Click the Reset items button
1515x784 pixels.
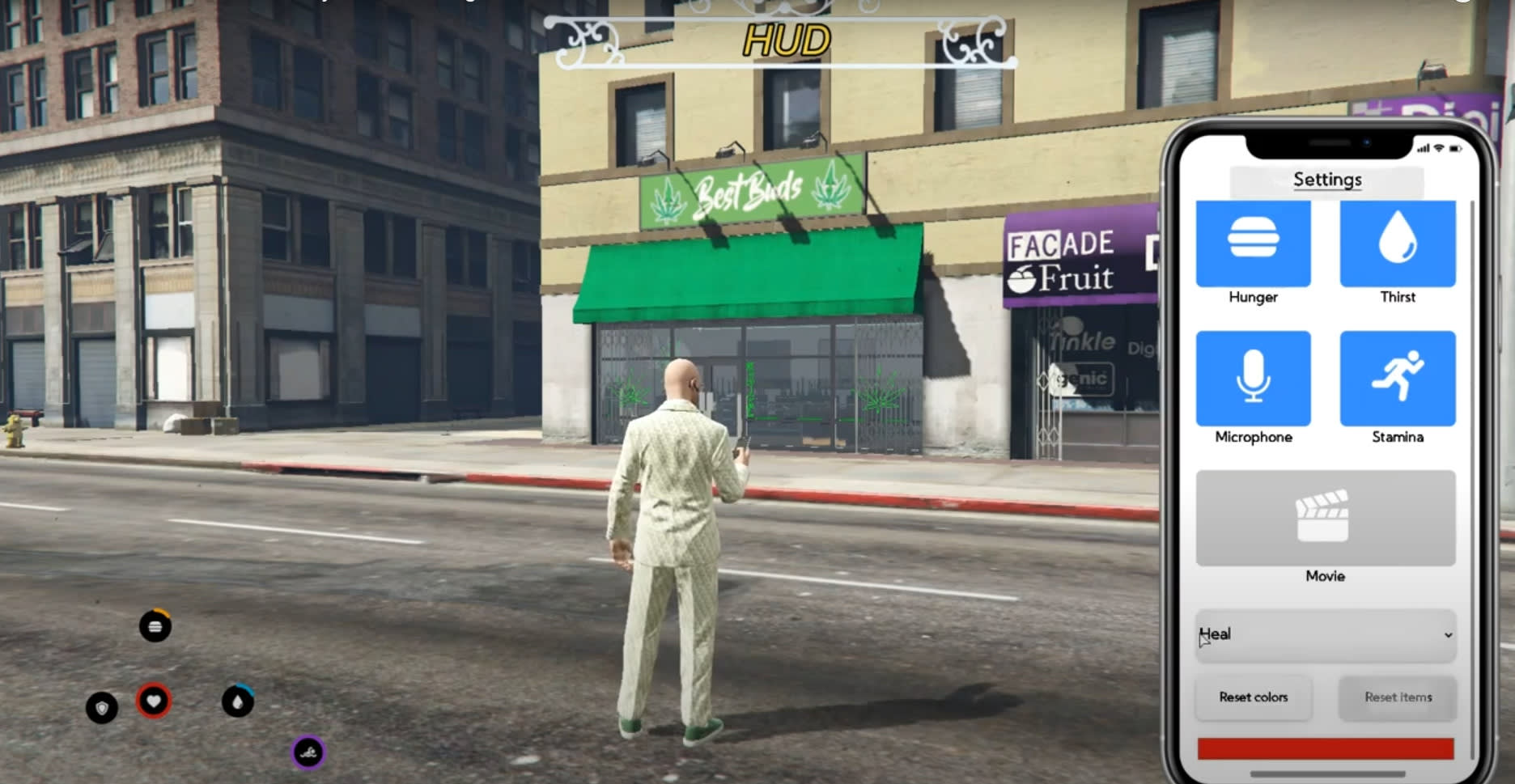[x=1398, y=697]
